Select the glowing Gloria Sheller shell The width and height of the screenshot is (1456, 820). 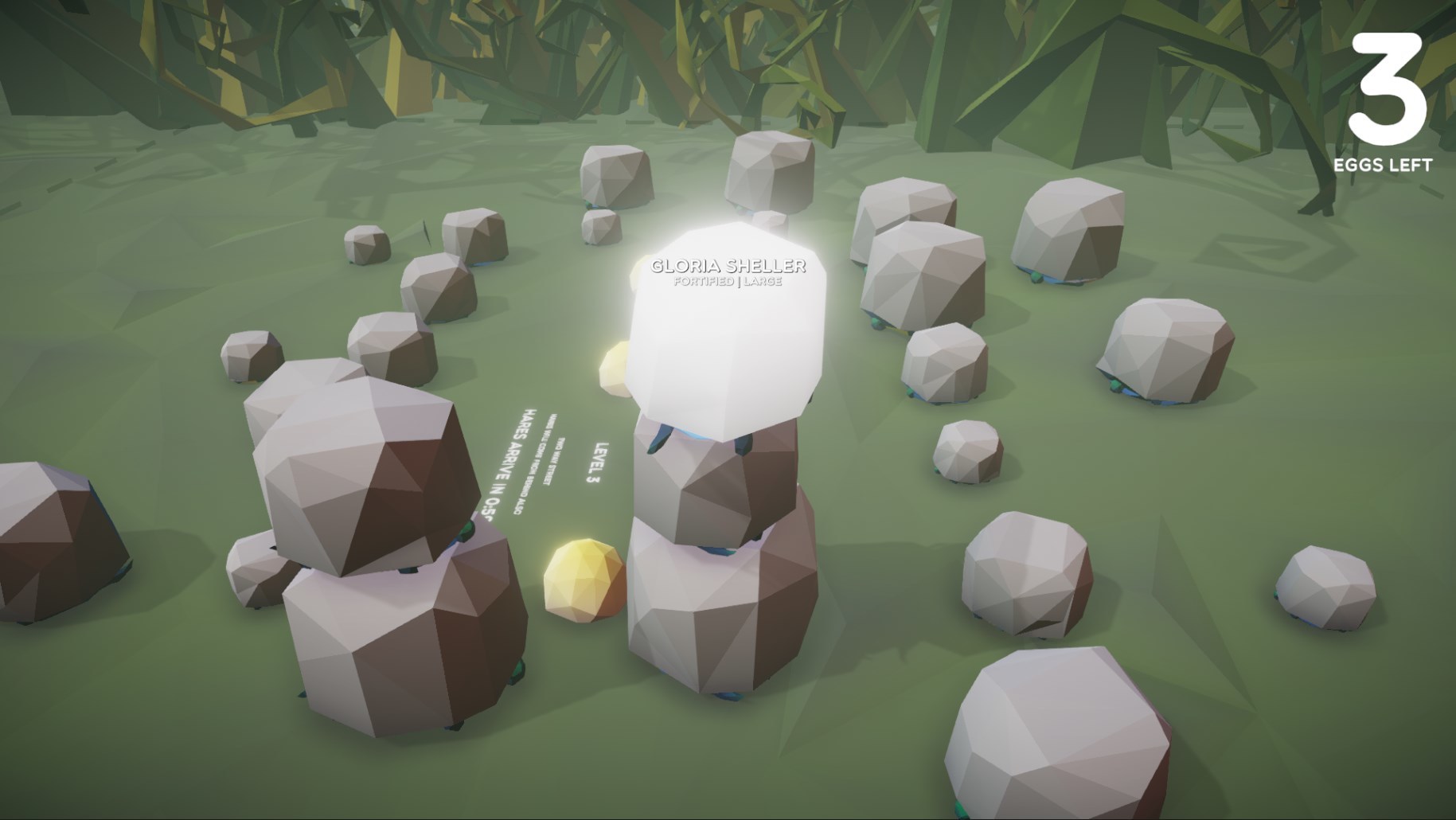724,318
